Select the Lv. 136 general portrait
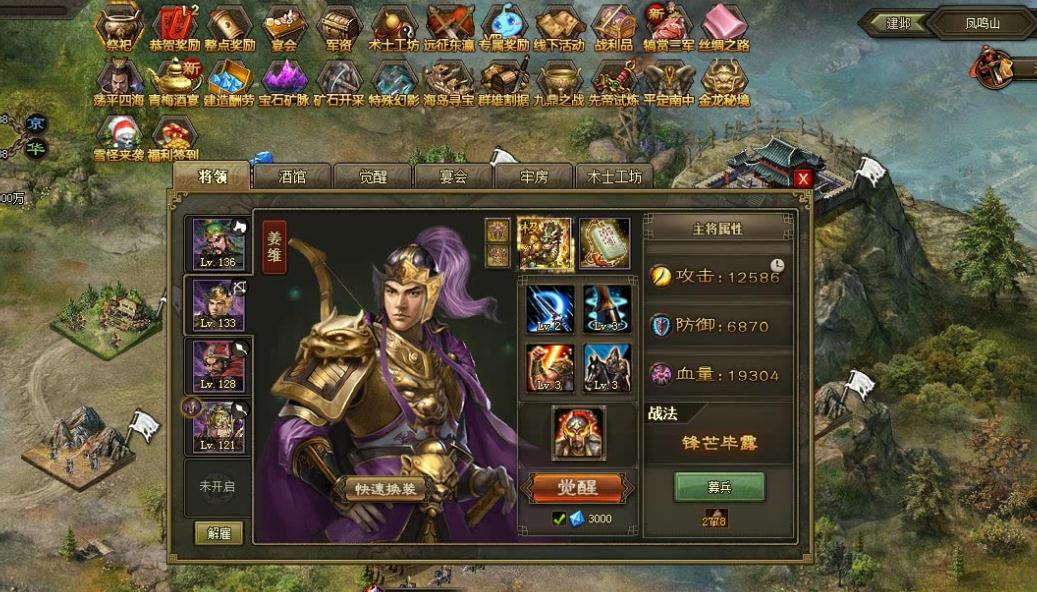Image resolution: width=1037 pixels, height=592 pixels. [x=218, y=244]
